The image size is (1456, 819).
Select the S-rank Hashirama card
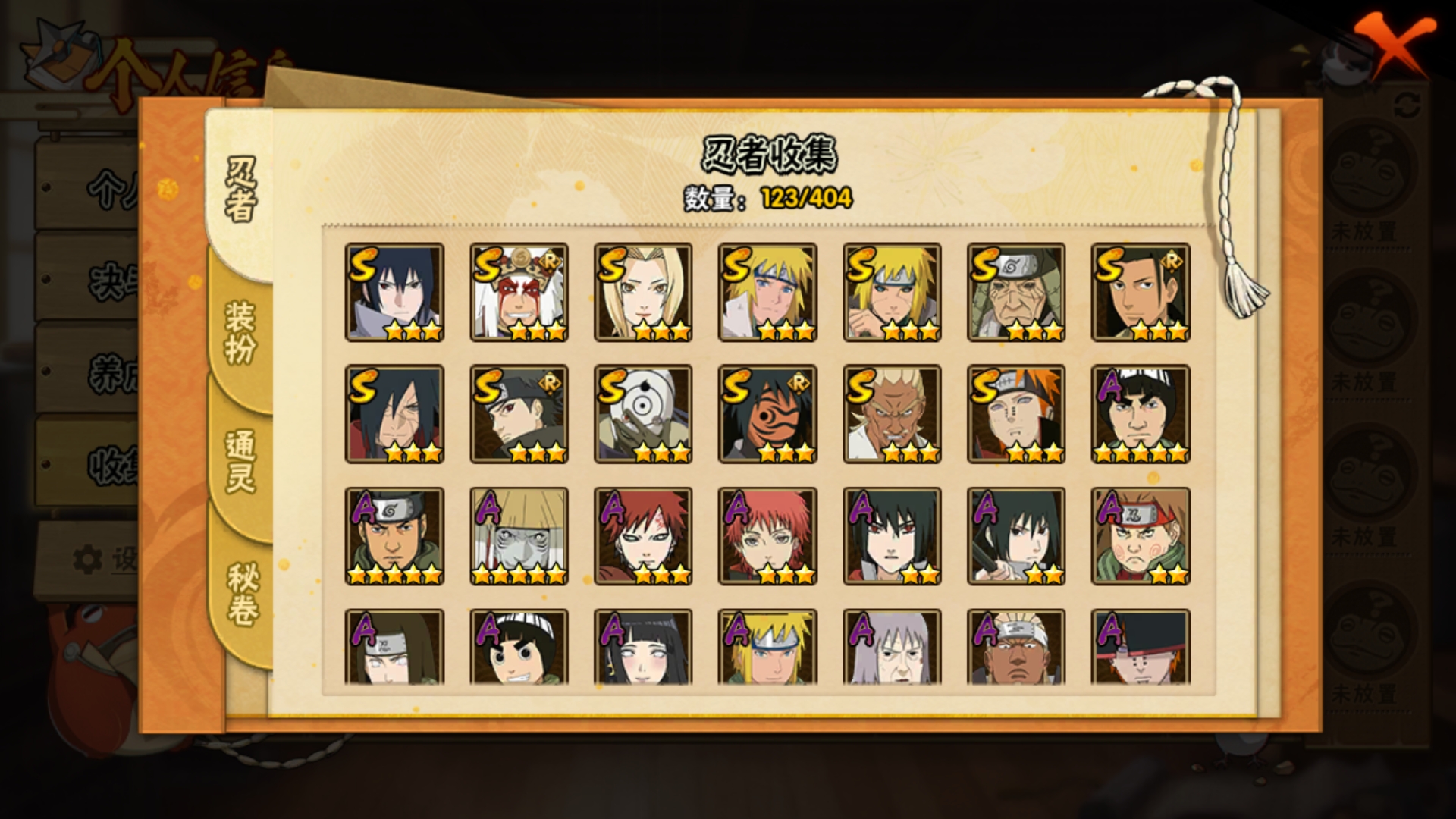(x=1141, y=292)
